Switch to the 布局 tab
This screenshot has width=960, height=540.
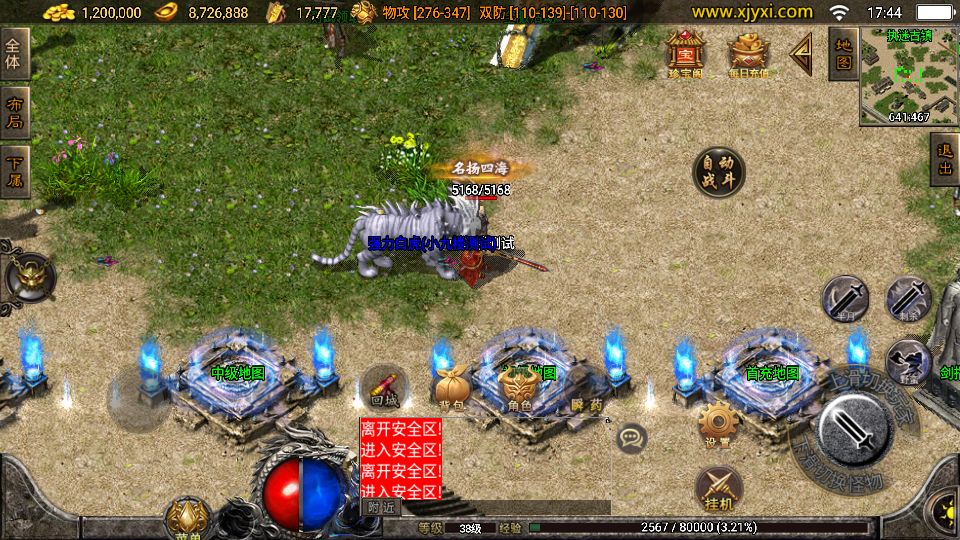(14, 113)
